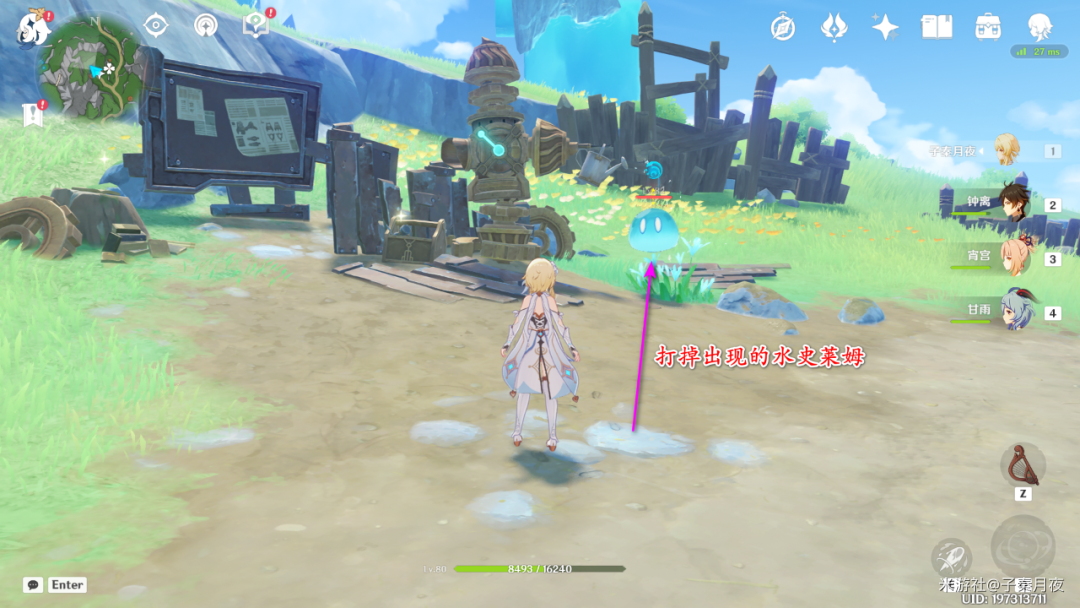Open the four-point star Wish icon
Image resolution: width=1080 pixels, height=608 pixels.
tap(885, 27)
